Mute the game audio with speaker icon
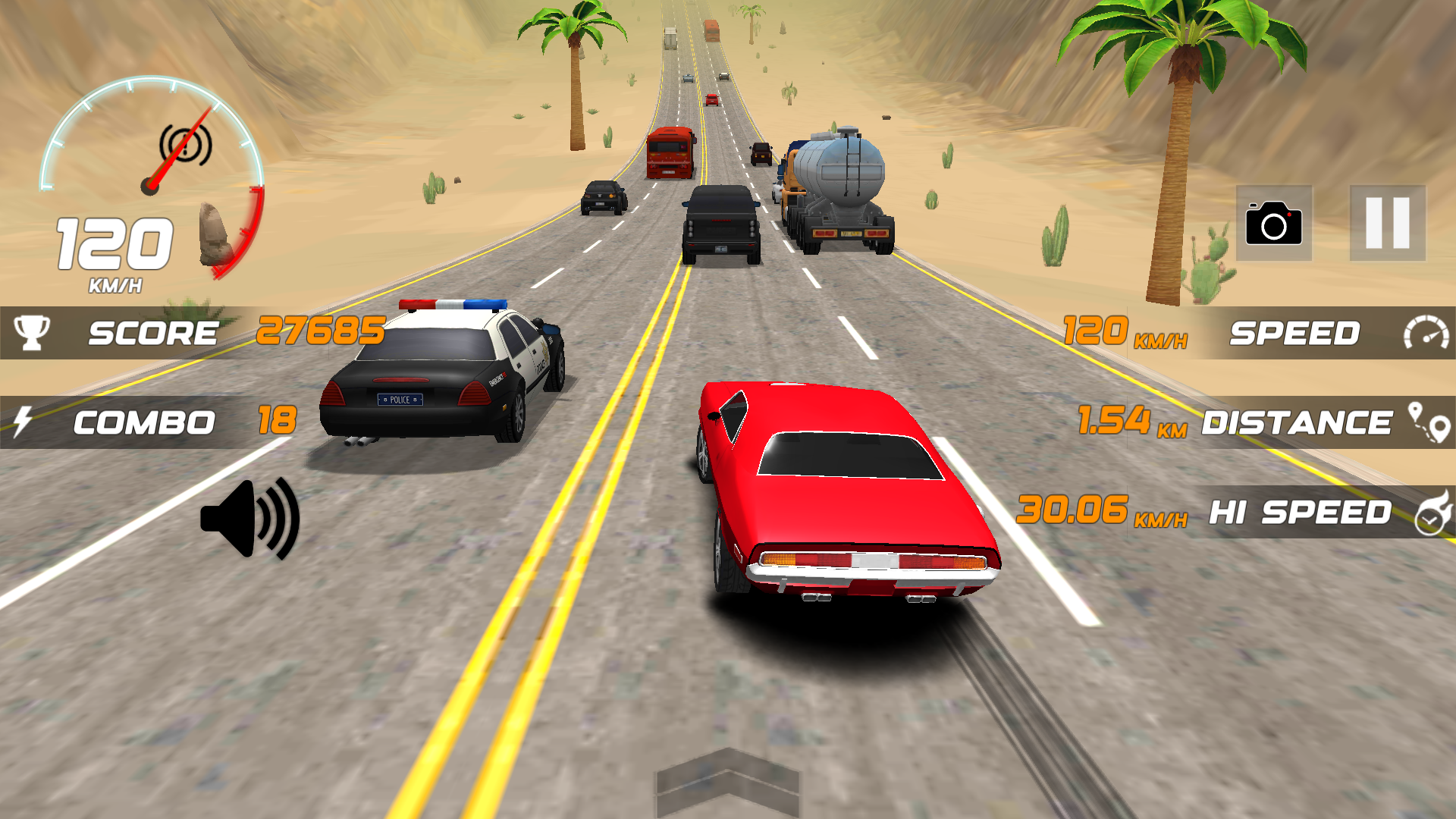 (250, 518)
